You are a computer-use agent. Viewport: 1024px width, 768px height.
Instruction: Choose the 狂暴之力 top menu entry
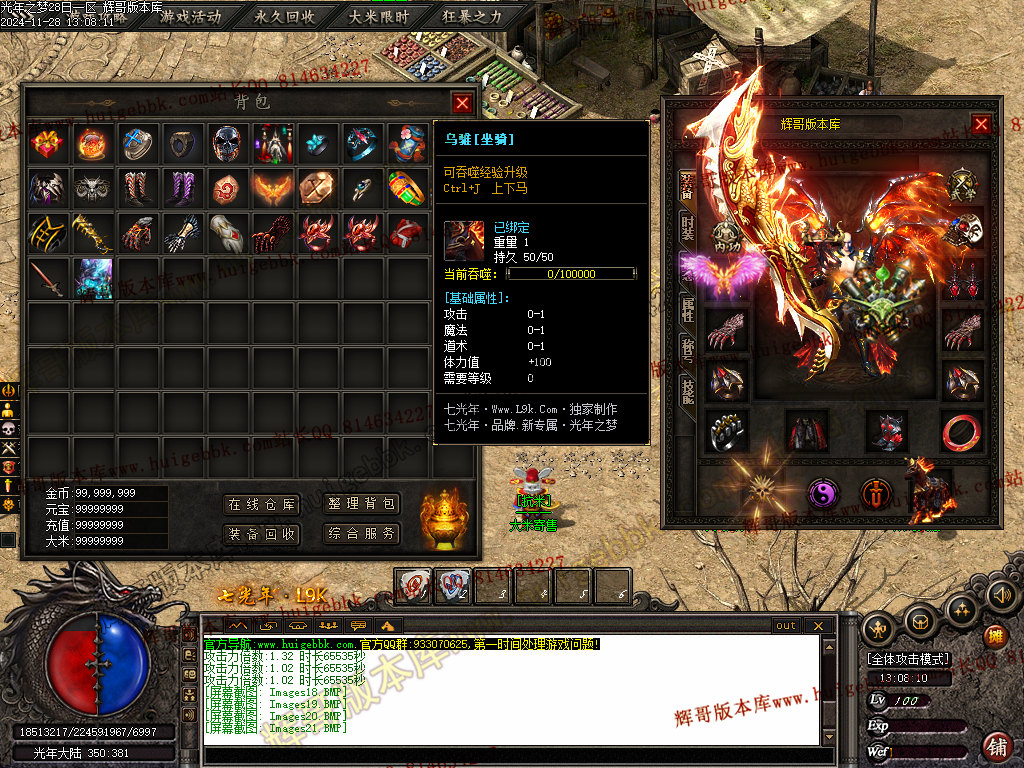tap(471, 16)
